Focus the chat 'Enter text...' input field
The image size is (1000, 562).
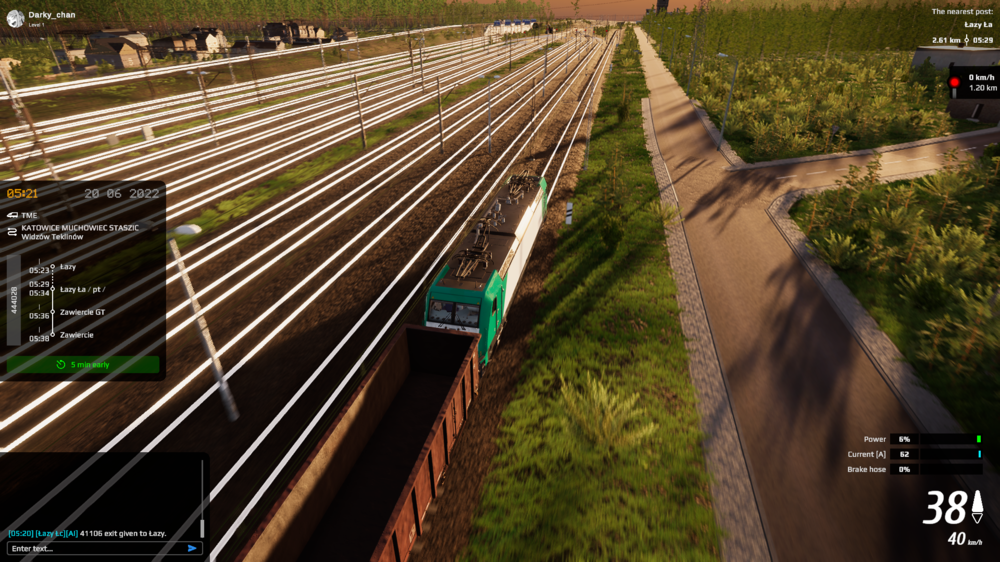pos(95,548)
